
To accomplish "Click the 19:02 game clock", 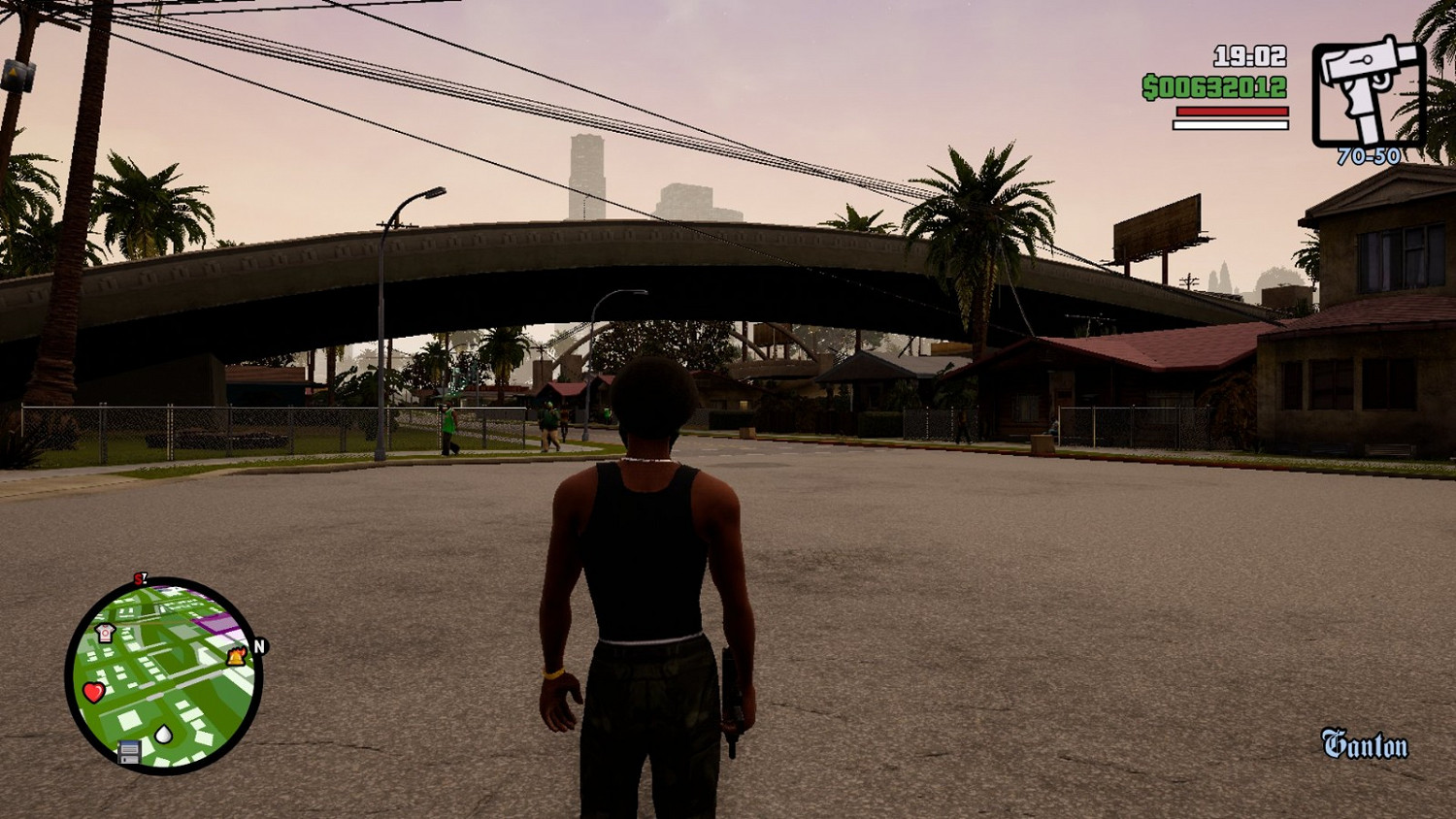I will [1248, 58].
